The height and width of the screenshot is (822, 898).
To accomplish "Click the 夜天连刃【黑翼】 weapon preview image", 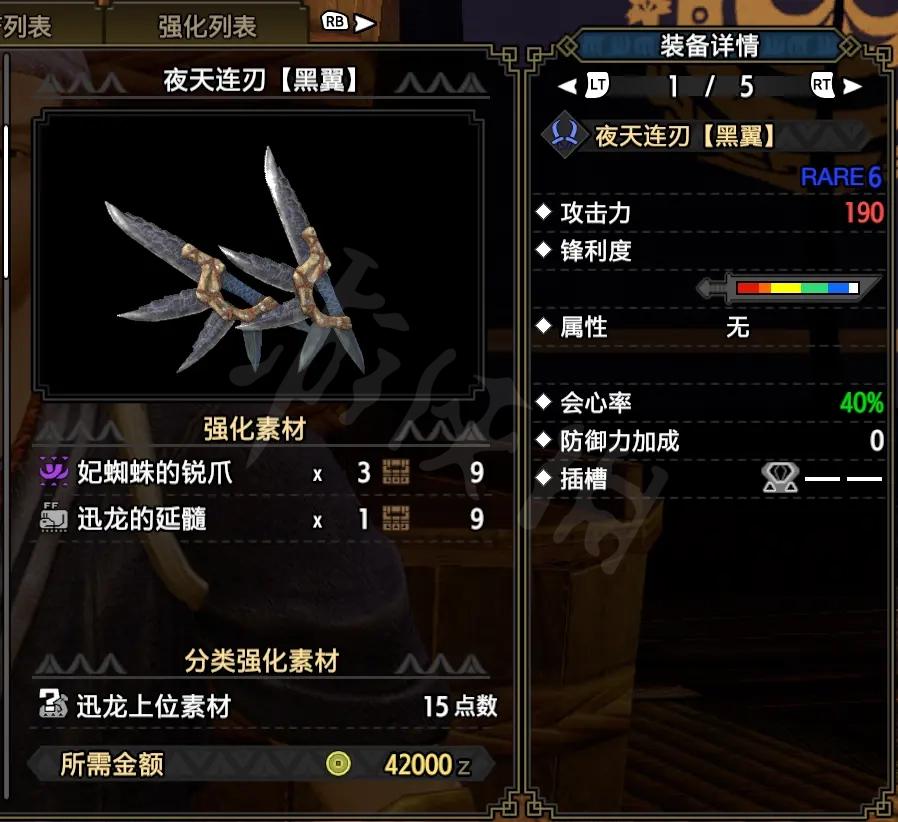I will coord(255,254).
